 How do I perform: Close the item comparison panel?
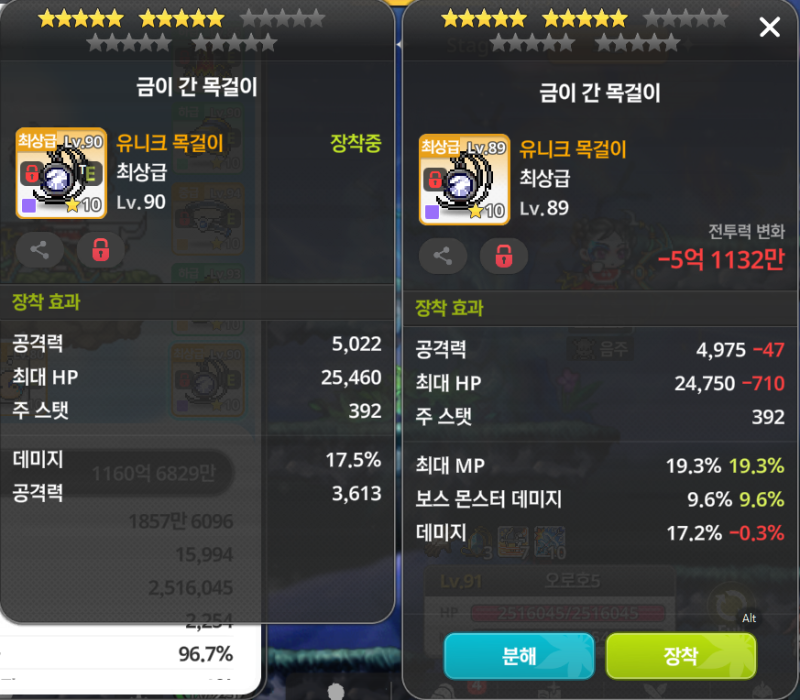click(769, 28)
